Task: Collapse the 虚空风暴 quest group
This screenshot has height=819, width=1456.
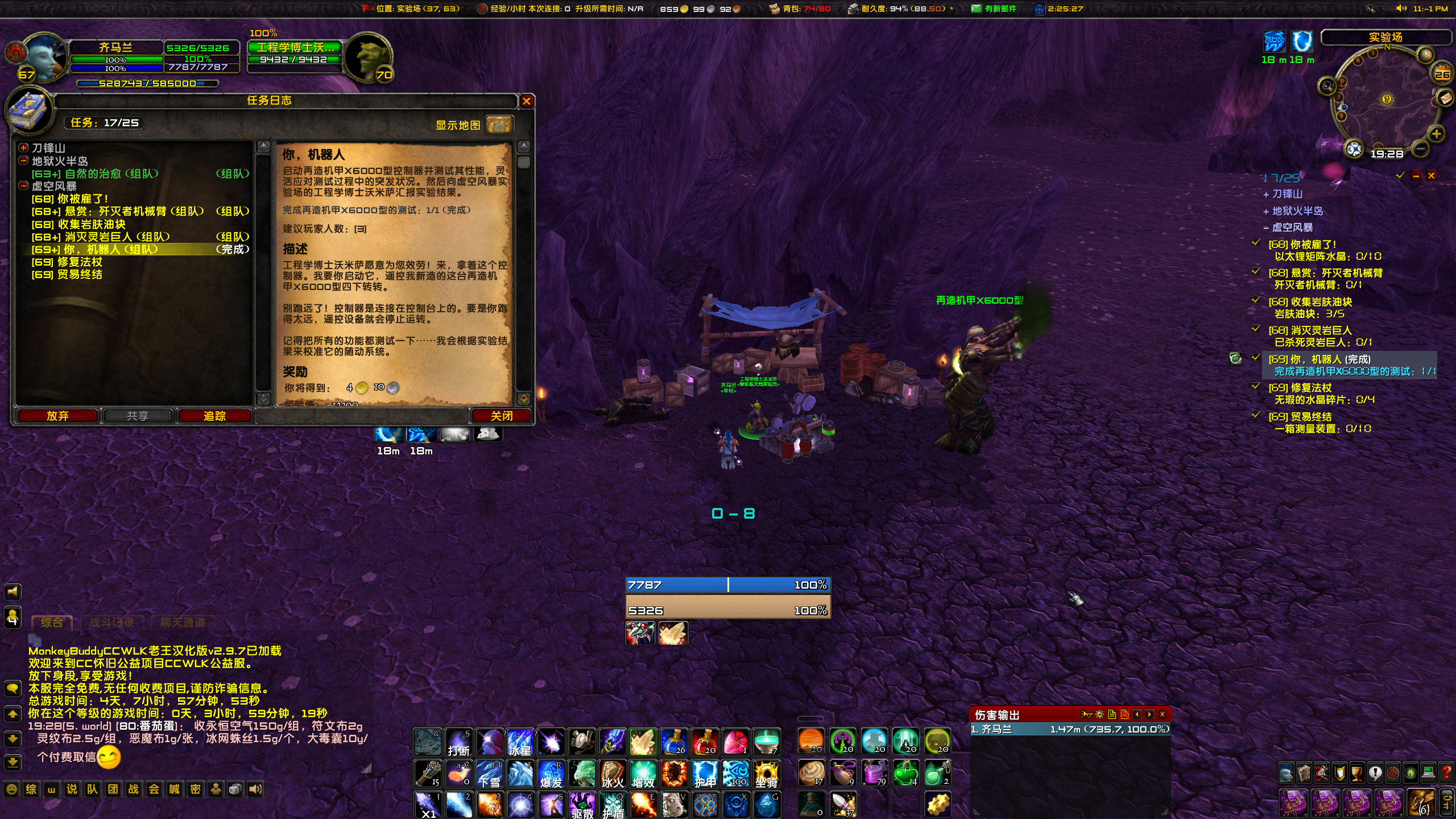Action: 22,186
